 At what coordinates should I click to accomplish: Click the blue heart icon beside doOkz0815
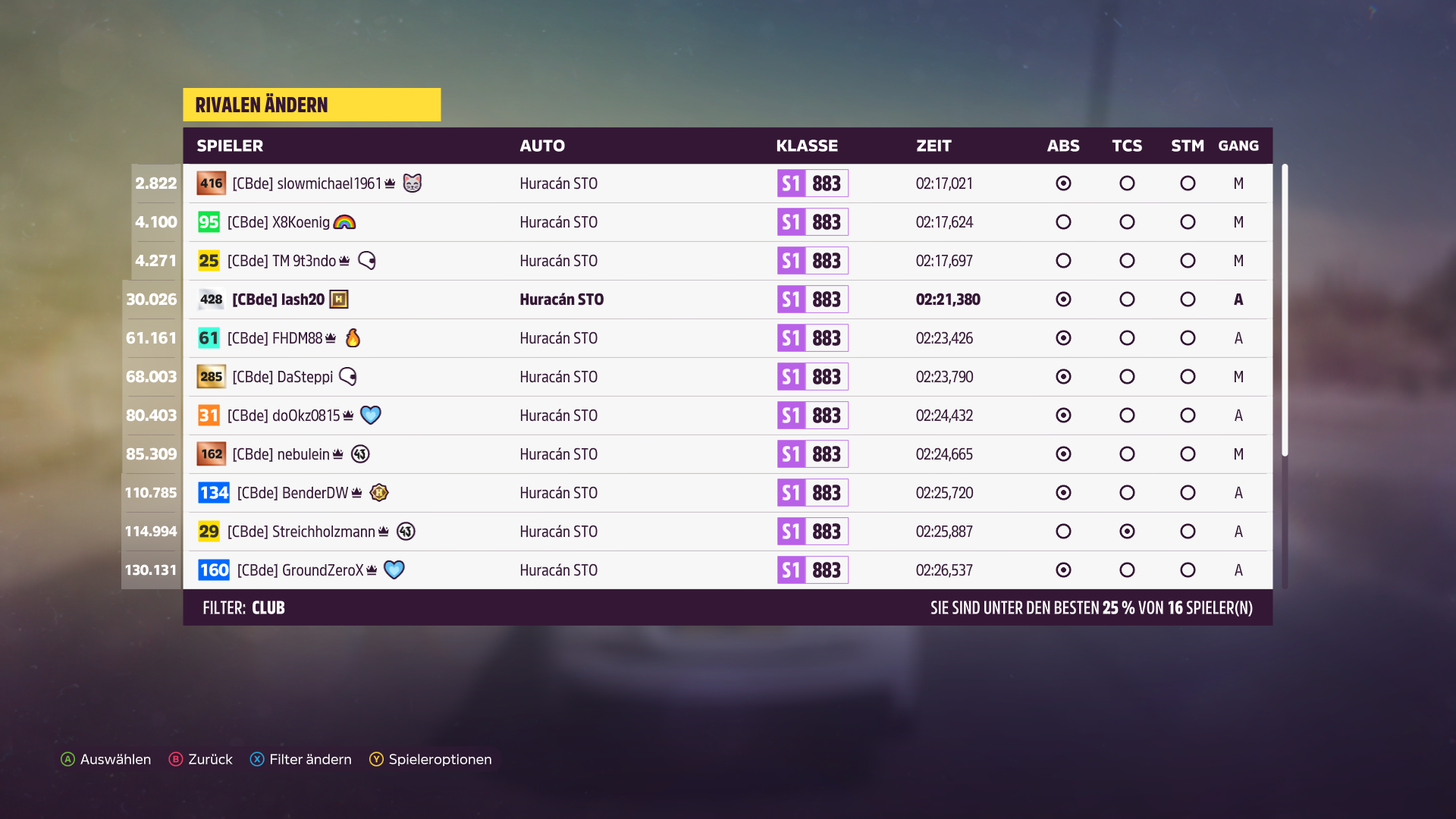(371, 416)
